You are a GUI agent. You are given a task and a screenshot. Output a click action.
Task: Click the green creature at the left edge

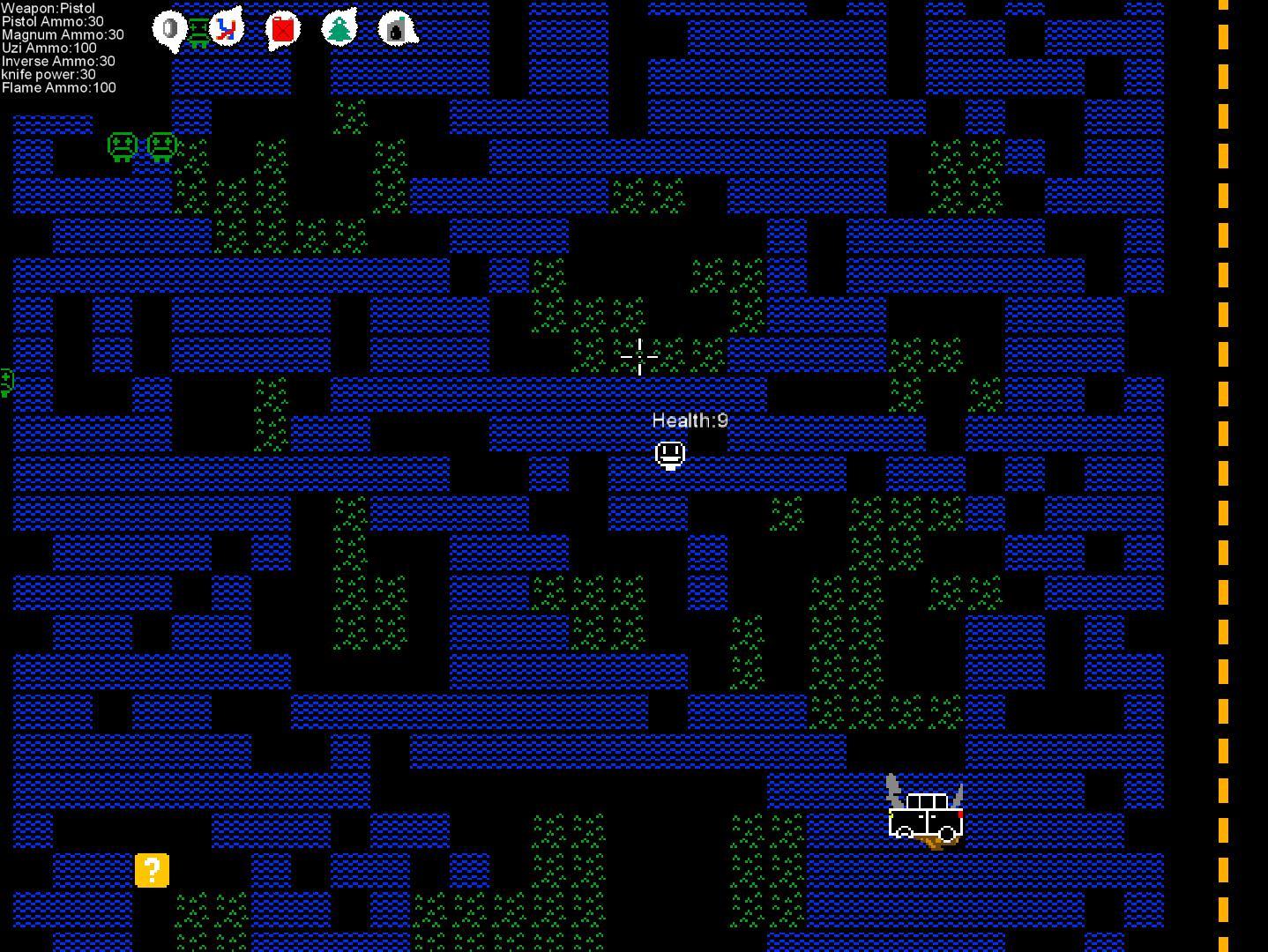click(4, 381)
